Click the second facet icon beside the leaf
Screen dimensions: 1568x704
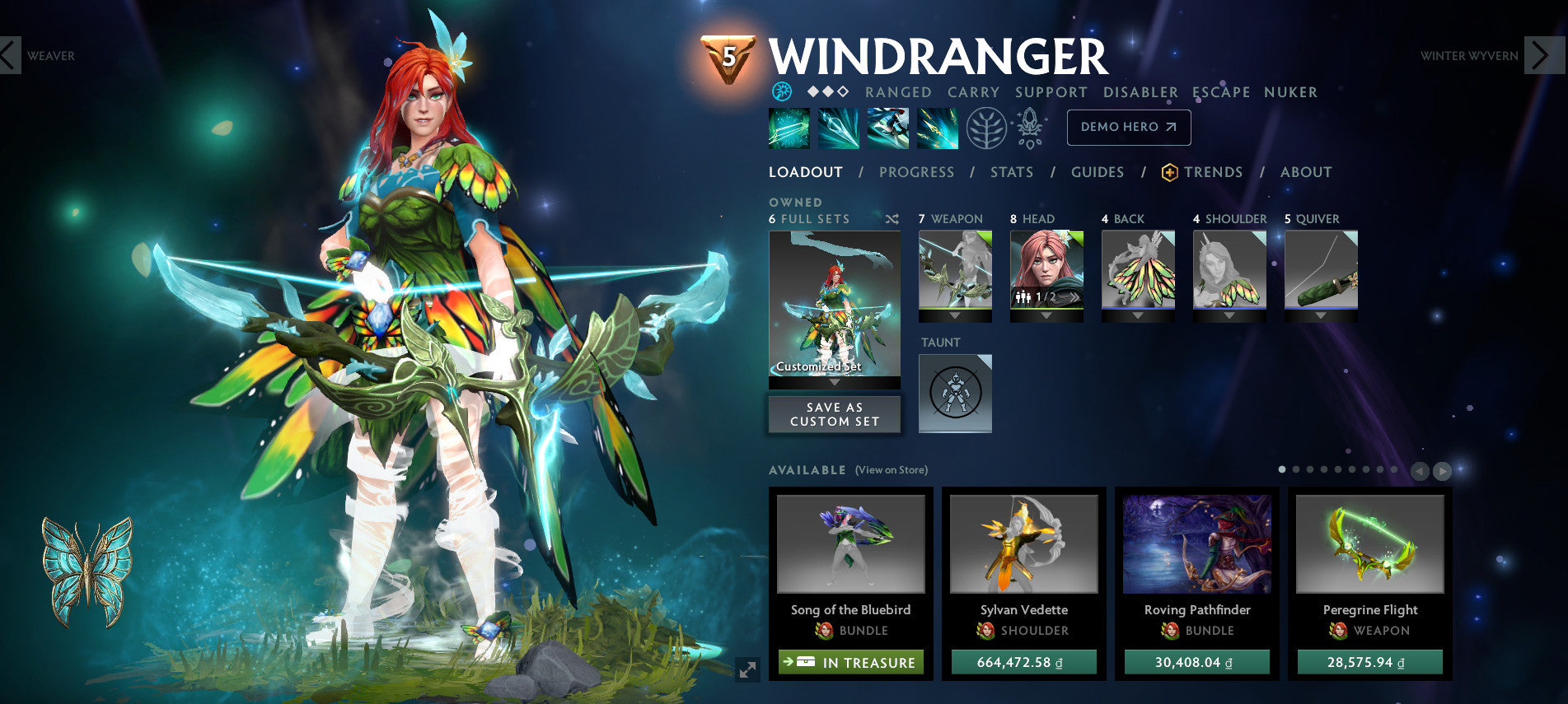tap(1029, 130)
